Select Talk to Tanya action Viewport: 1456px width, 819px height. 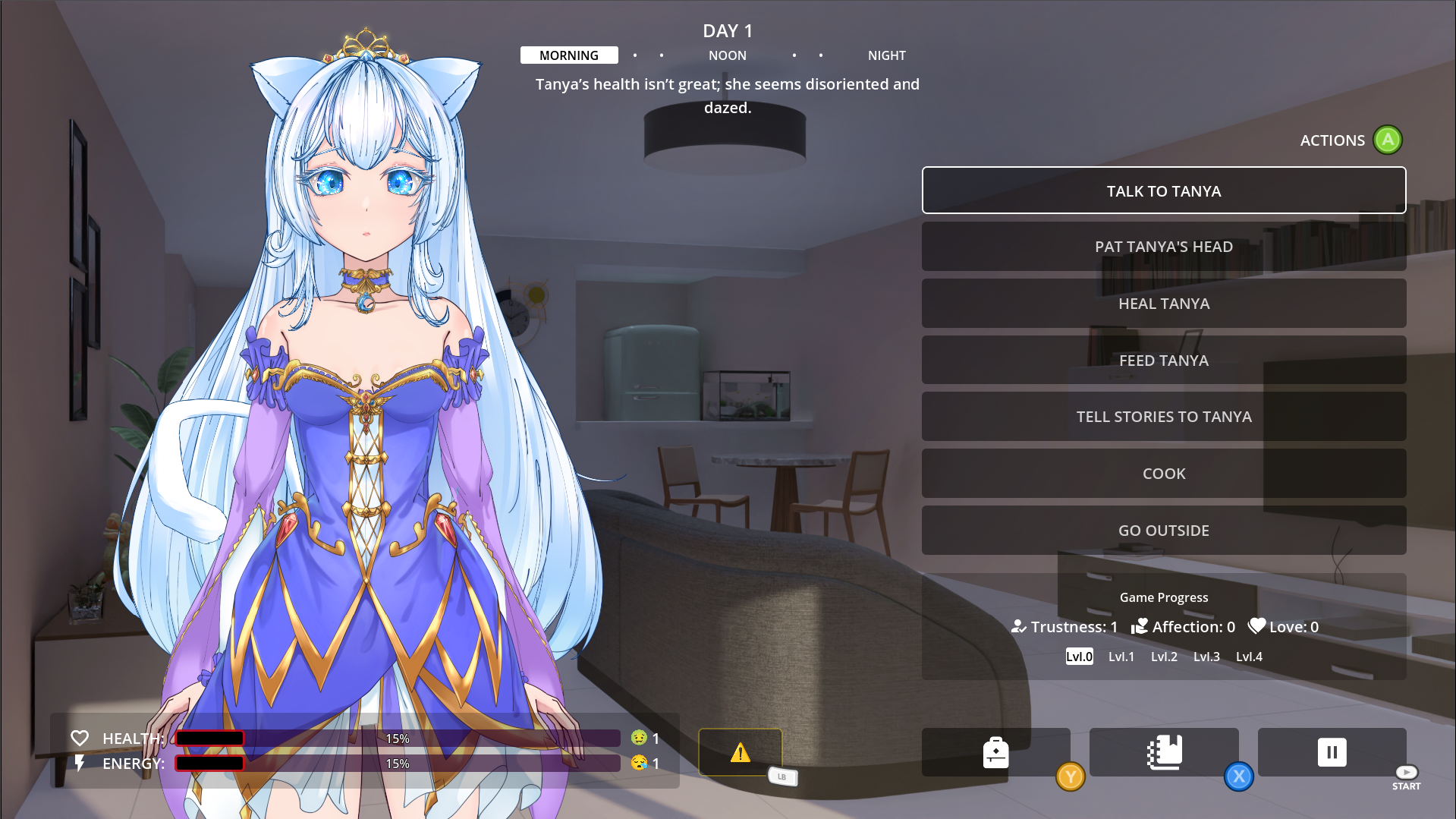pos(1163,191)
